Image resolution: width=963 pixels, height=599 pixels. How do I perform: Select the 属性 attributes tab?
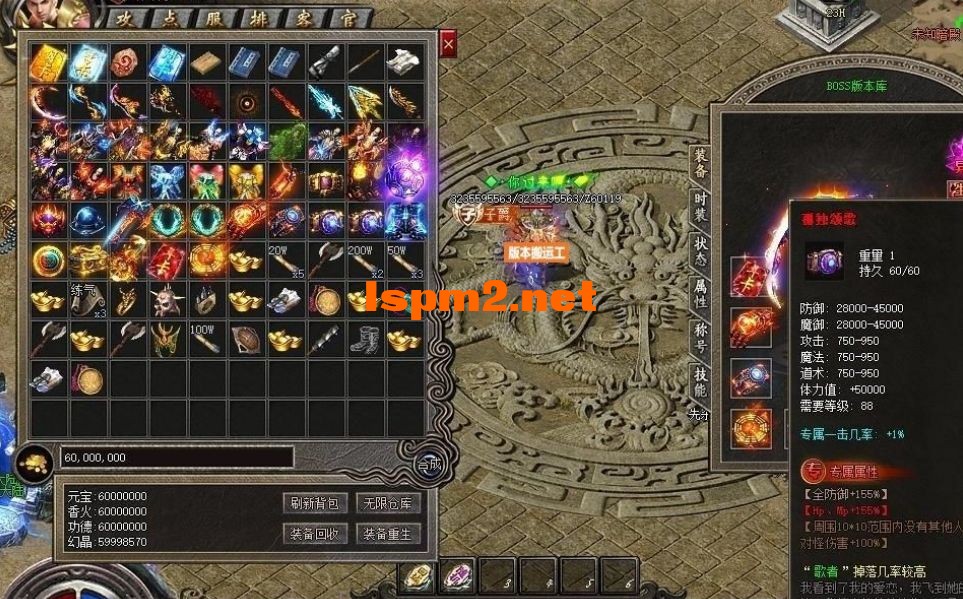coord(701,295)
